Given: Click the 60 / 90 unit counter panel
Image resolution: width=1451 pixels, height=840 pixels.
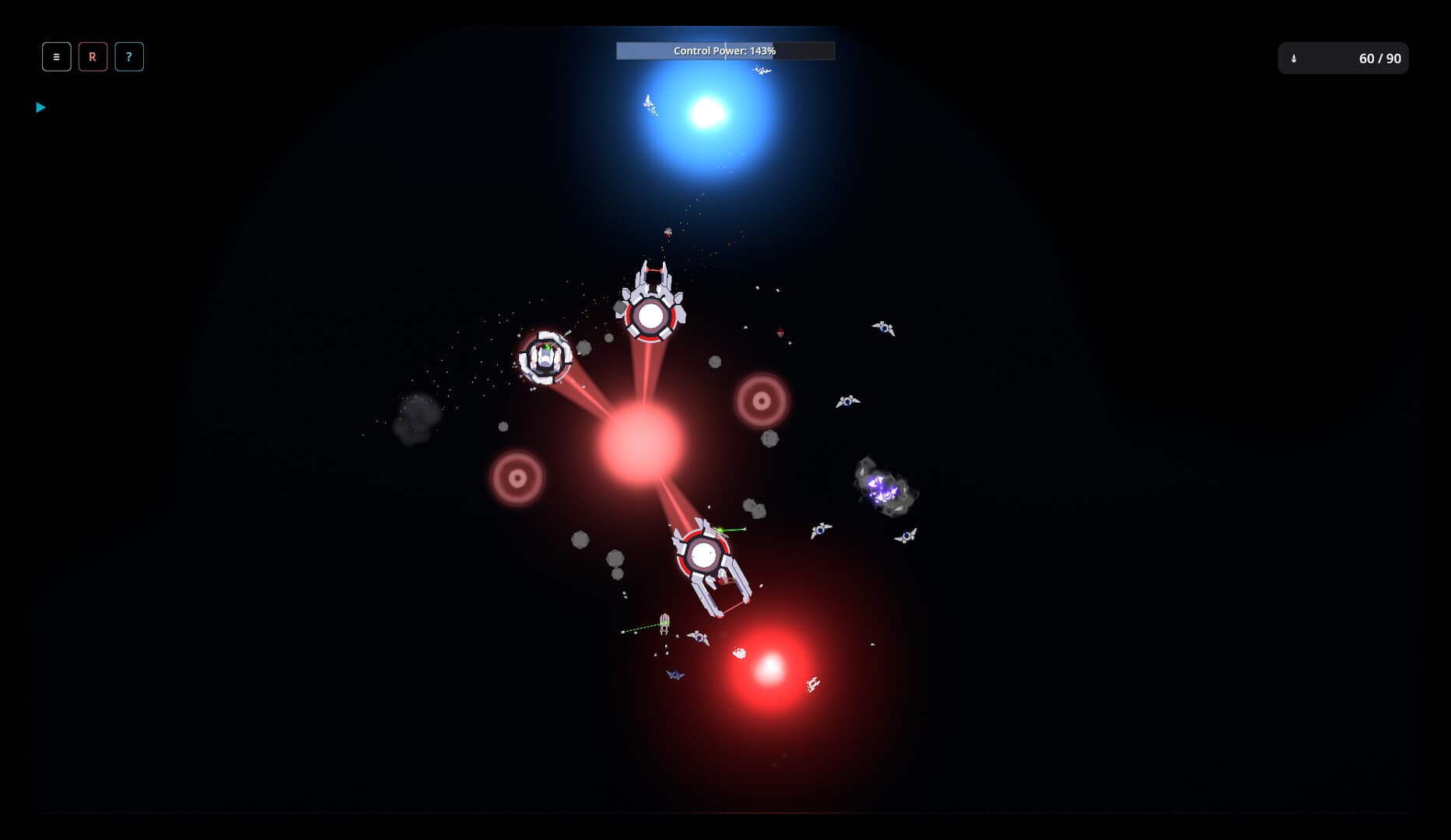Looking at the screenshot, I should point(1342,57).
